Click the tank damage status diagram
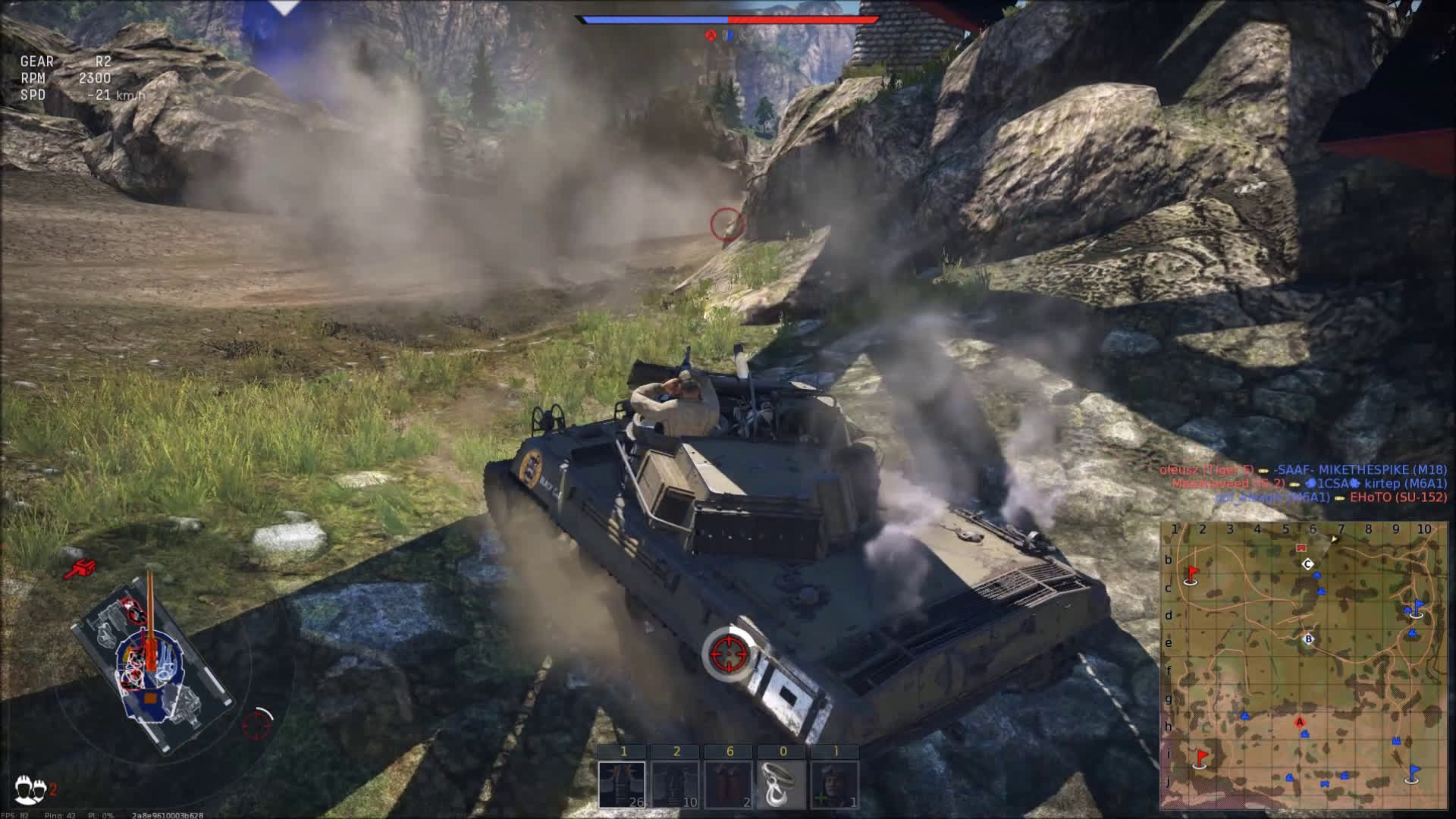Viewport: 1456px width, 819px height. [152, 667]
